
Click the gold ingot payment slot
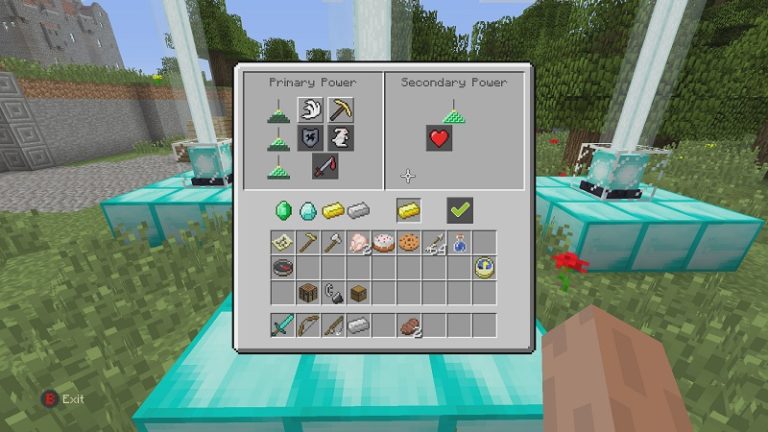coord(408,210)
